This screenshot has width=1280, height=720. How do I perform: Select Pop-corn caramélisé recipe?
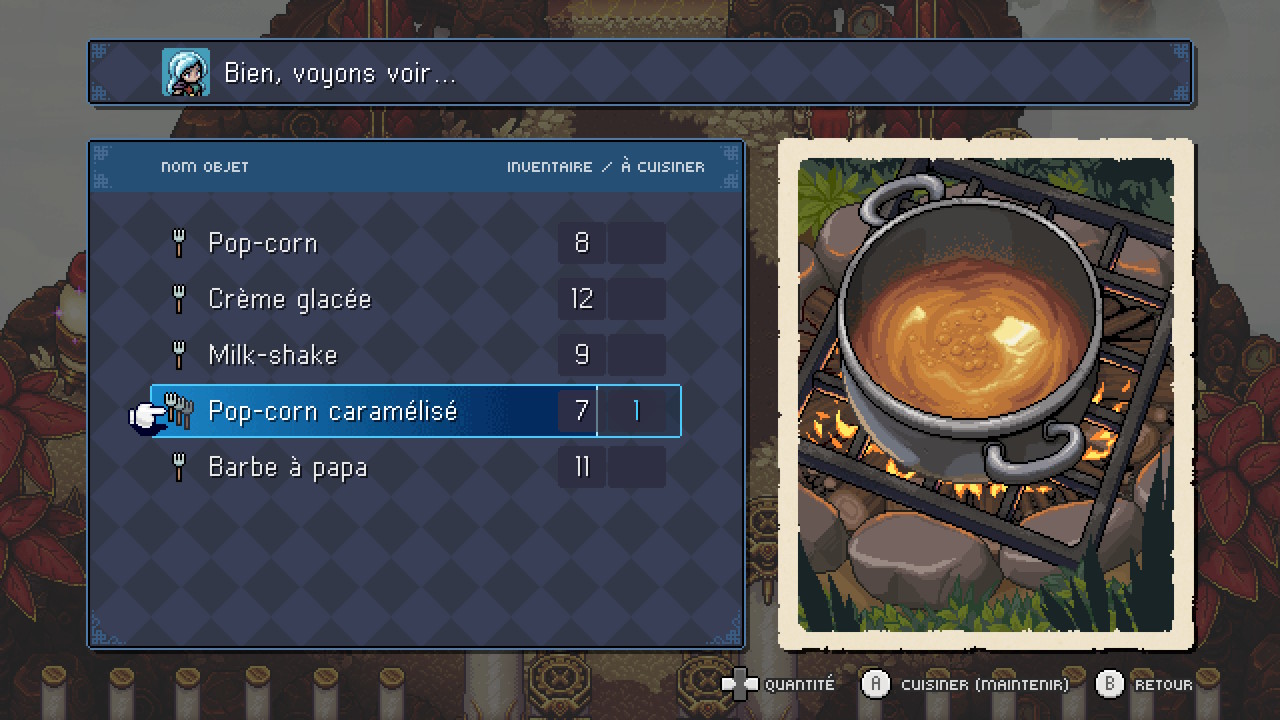click(x=332, y=411)
